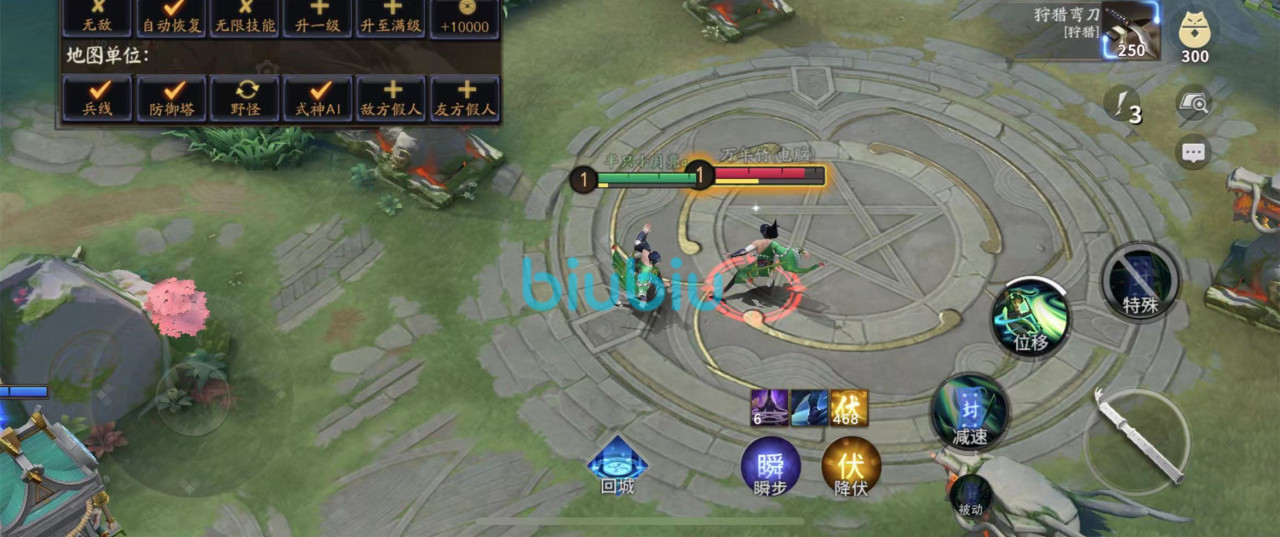Add +10000 gold coins
Viewport: 1280px width, 537px height.
point(466,17)
